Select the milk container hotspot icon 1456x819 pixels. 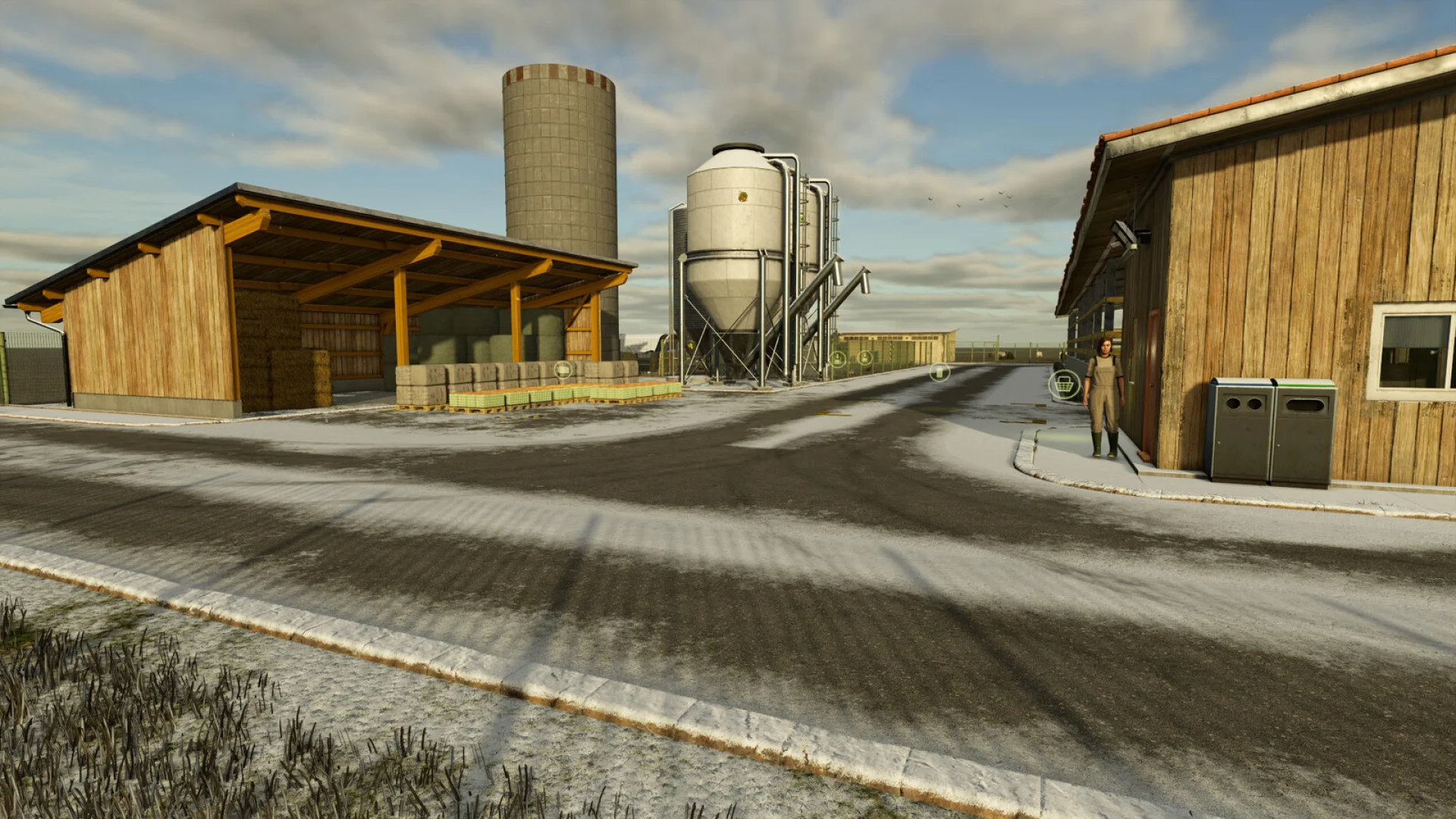[940, 372]
